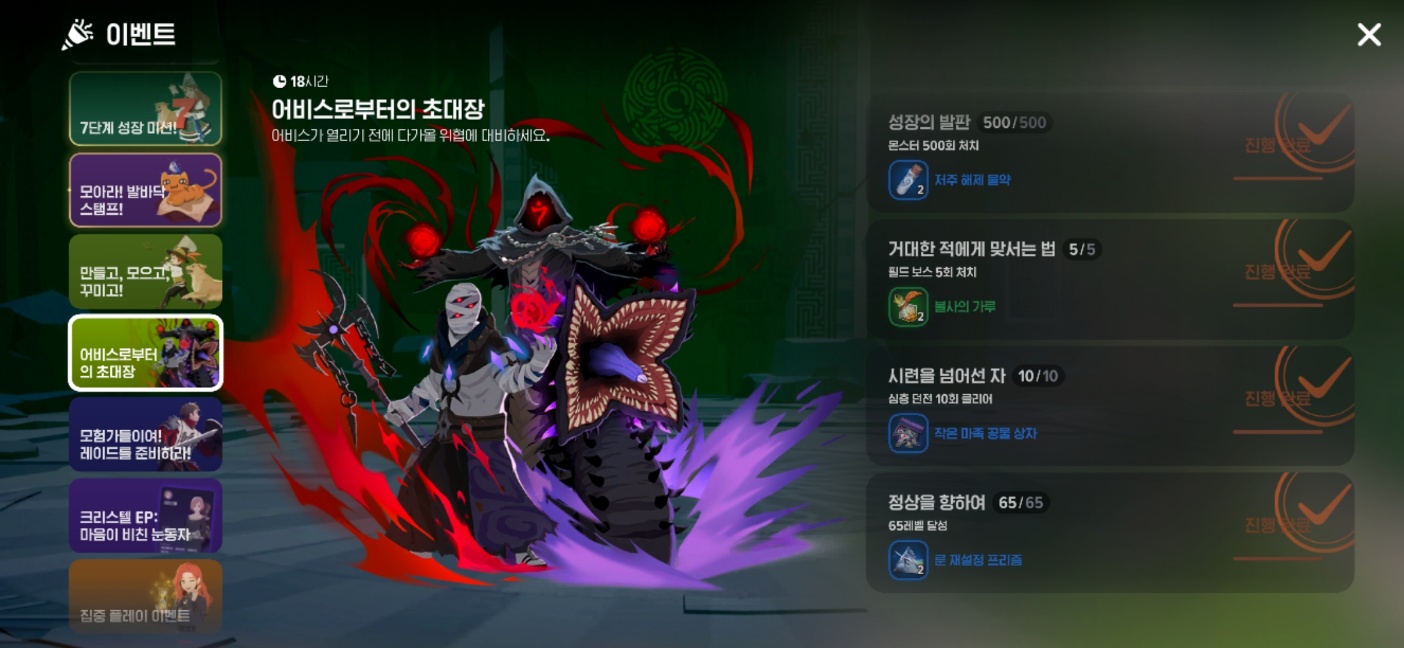
Task: Inspect the 룬 재설정 프리즘 reward icon
Action: point(908,560)
